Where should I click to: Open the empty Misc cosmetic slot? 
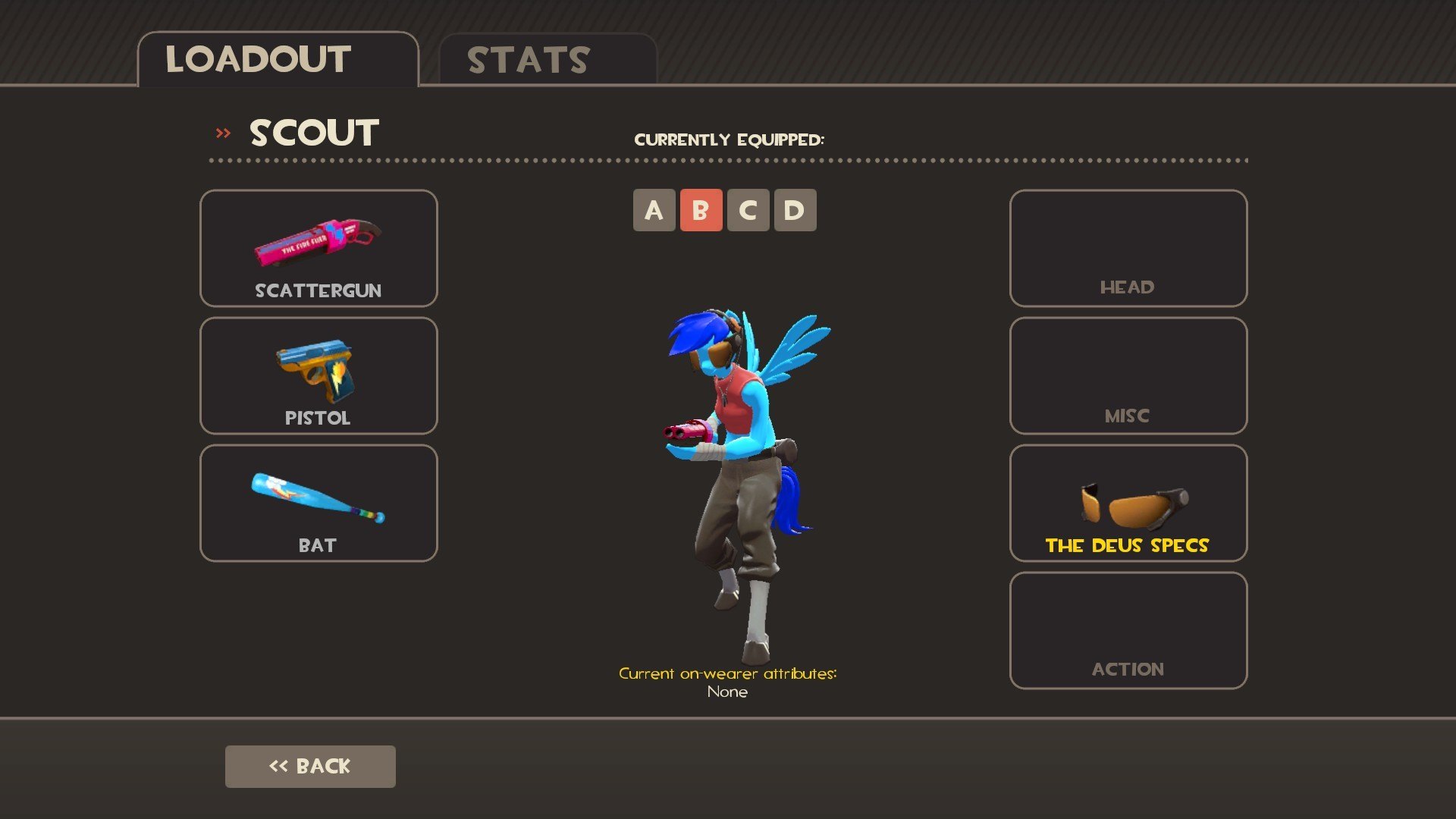pyautogui.click(x=1128, y=375)
